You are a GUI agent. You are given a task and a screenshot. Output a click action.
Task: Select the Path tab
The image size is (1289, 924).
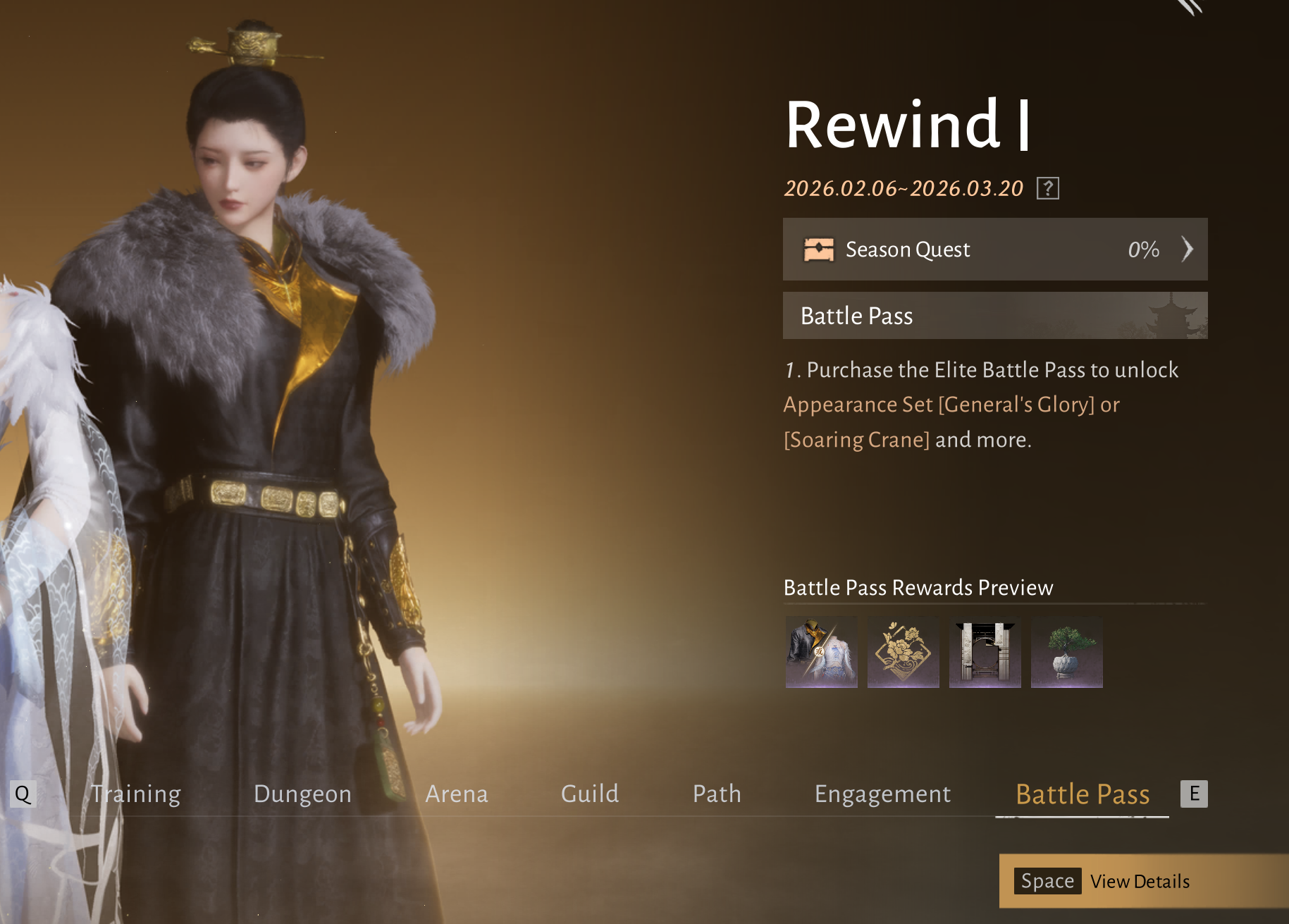point(717,794)
